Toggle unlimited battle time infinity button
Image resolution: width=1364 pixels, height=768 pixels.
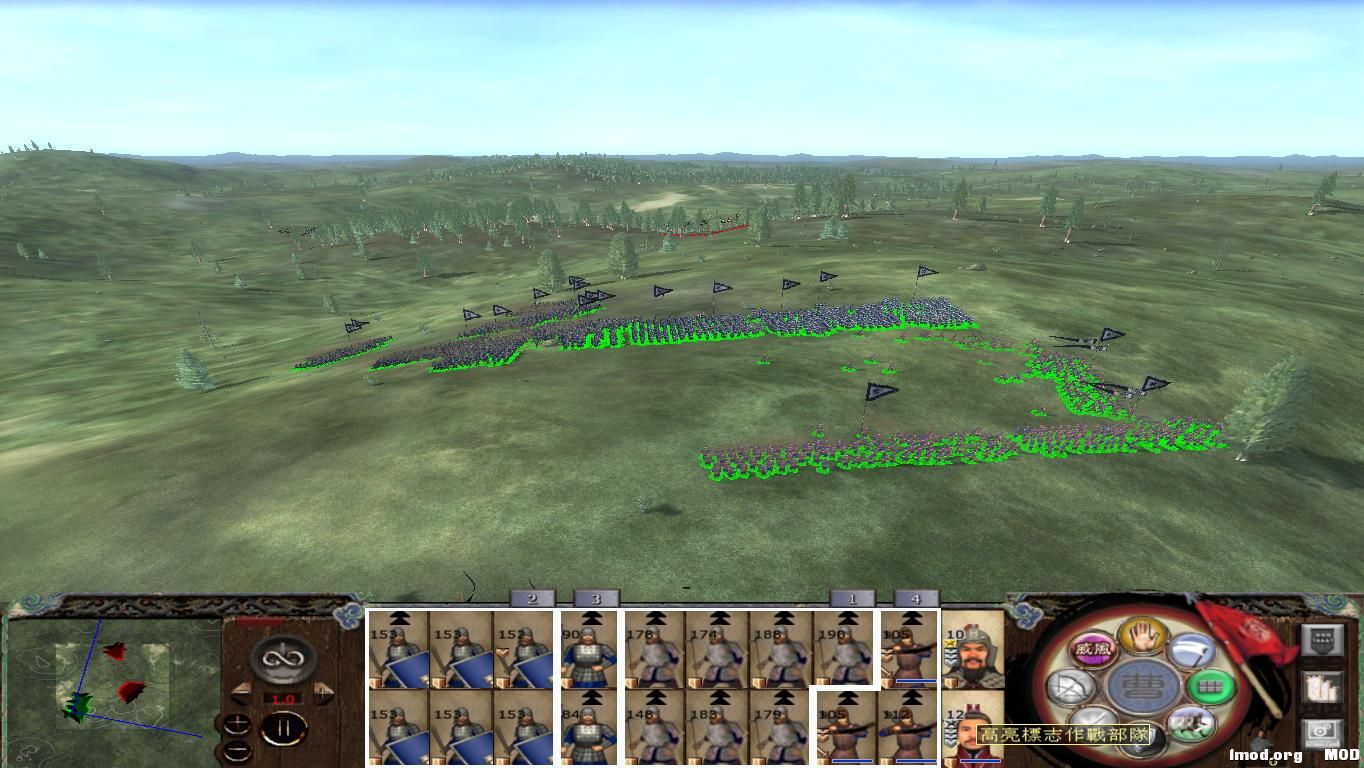pyautogui.click(x=282, y=657)
